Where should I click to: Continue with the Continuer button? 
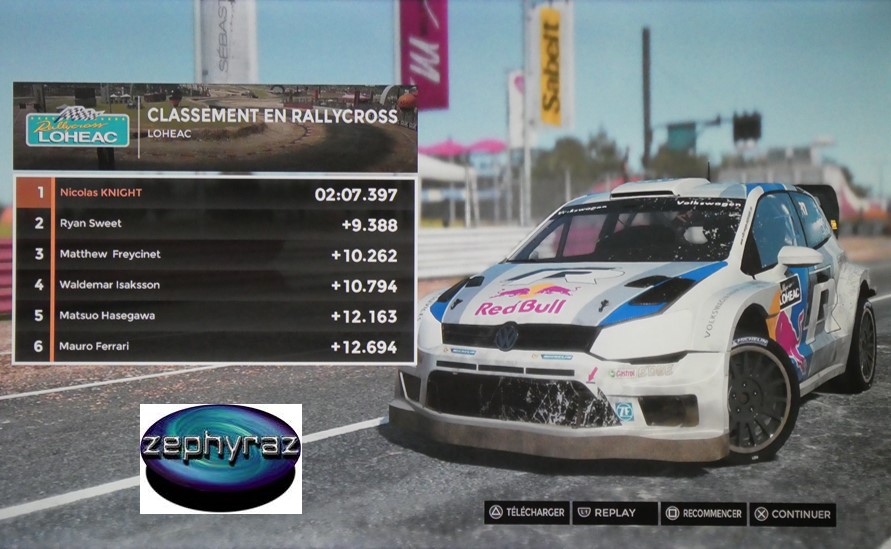pos(792,514)
